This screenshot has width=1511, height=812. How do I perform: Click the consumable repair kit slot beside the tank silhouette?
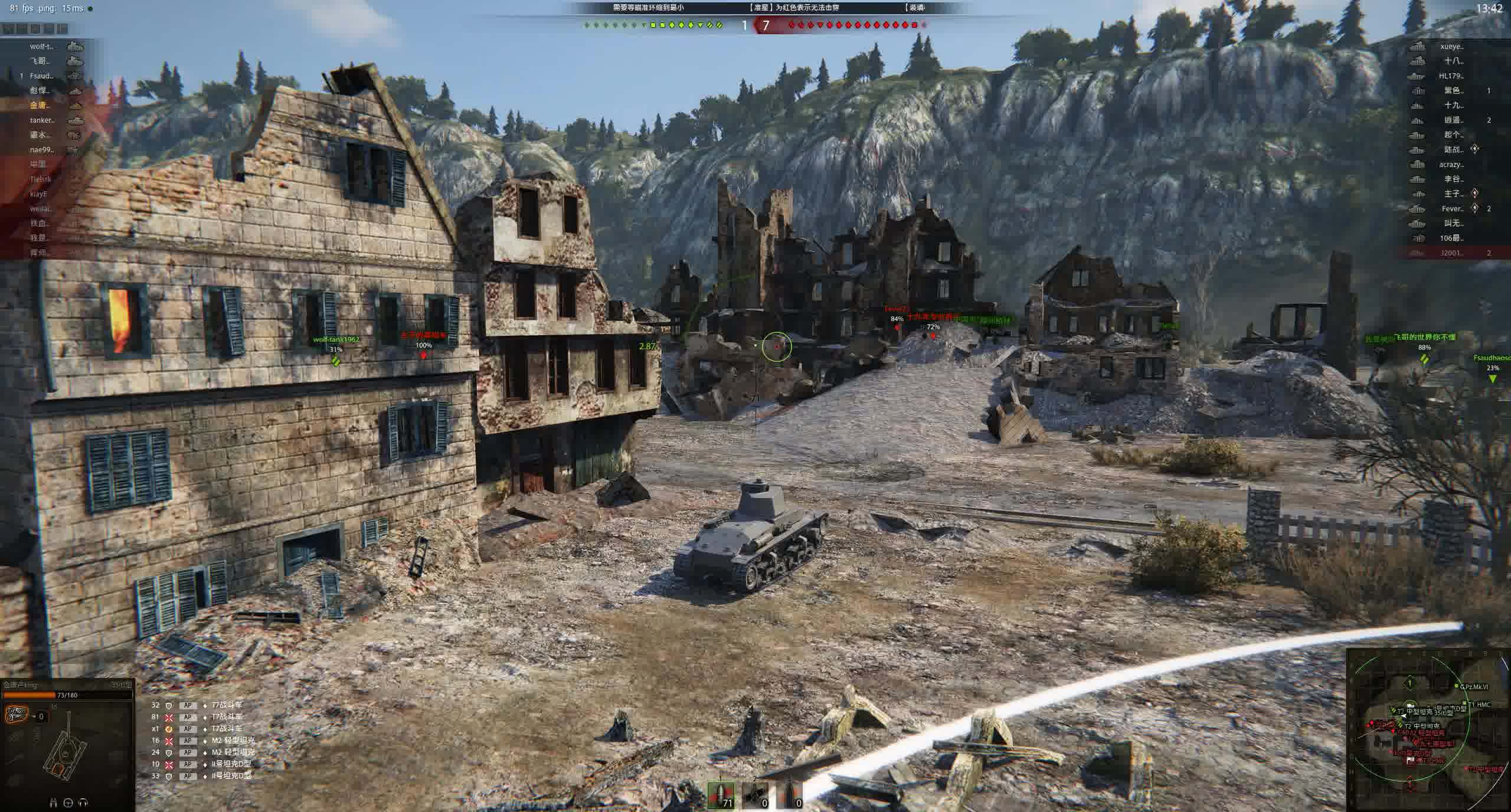click(16, 714)
